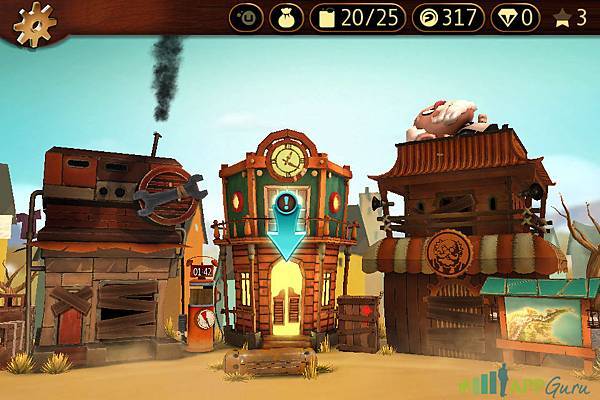Select the blue exclamation arrow marker
Screen dimensions: 600x400
(287, 225)
